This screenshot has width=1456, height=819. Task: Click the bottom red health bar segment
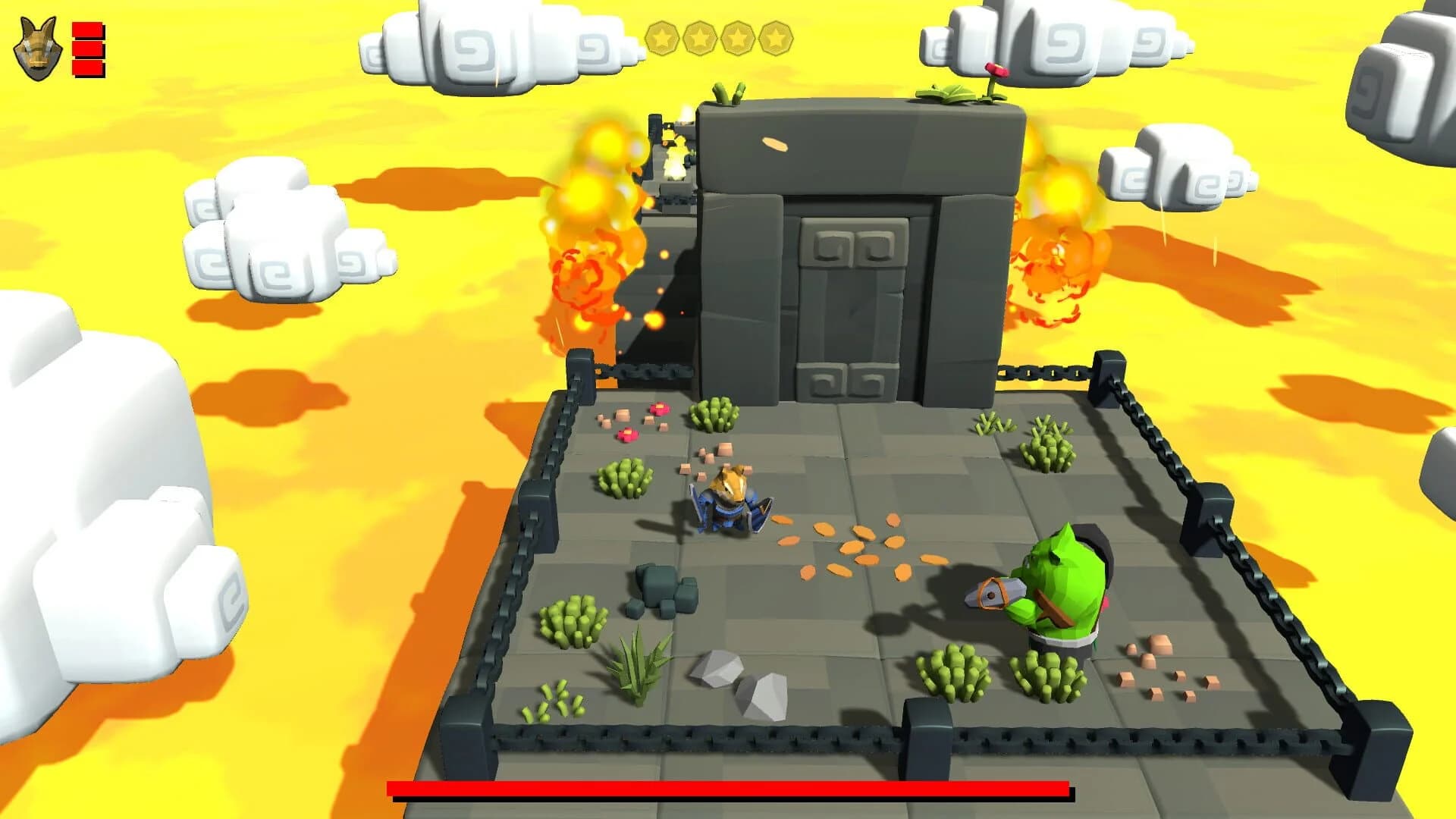click(86, 66)
